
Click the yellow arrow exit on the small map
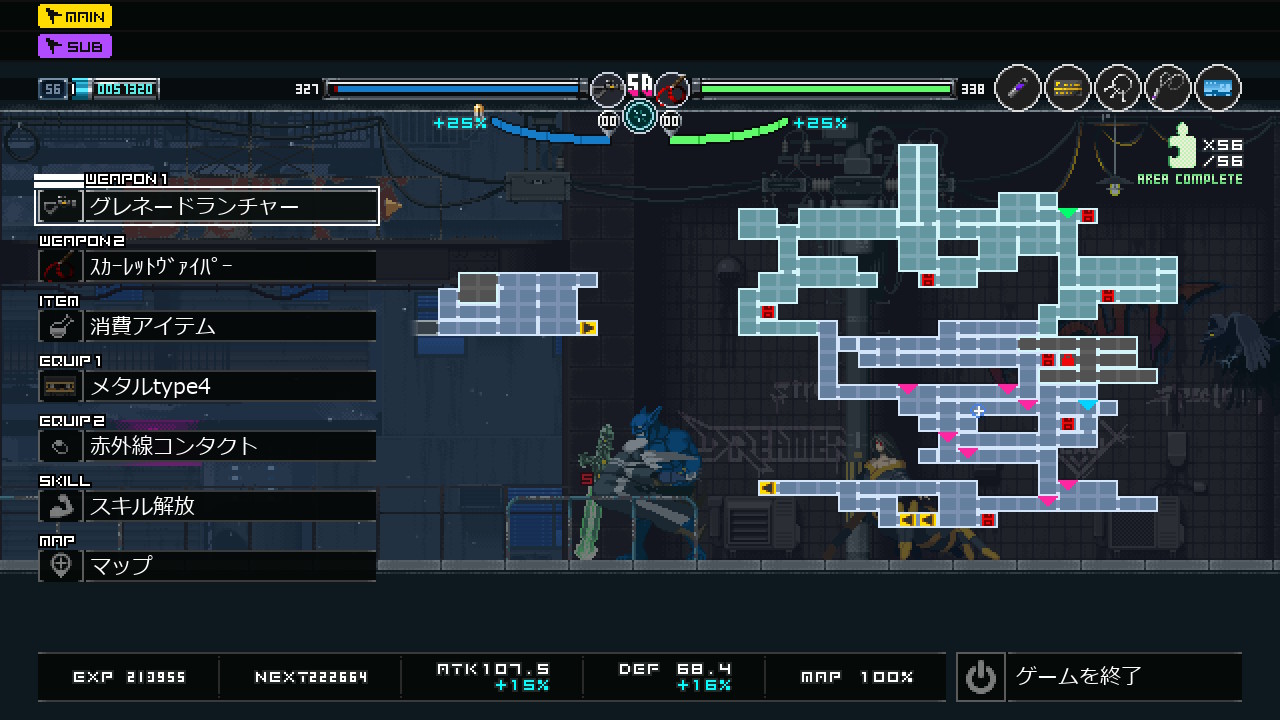(x=588, y=327)
